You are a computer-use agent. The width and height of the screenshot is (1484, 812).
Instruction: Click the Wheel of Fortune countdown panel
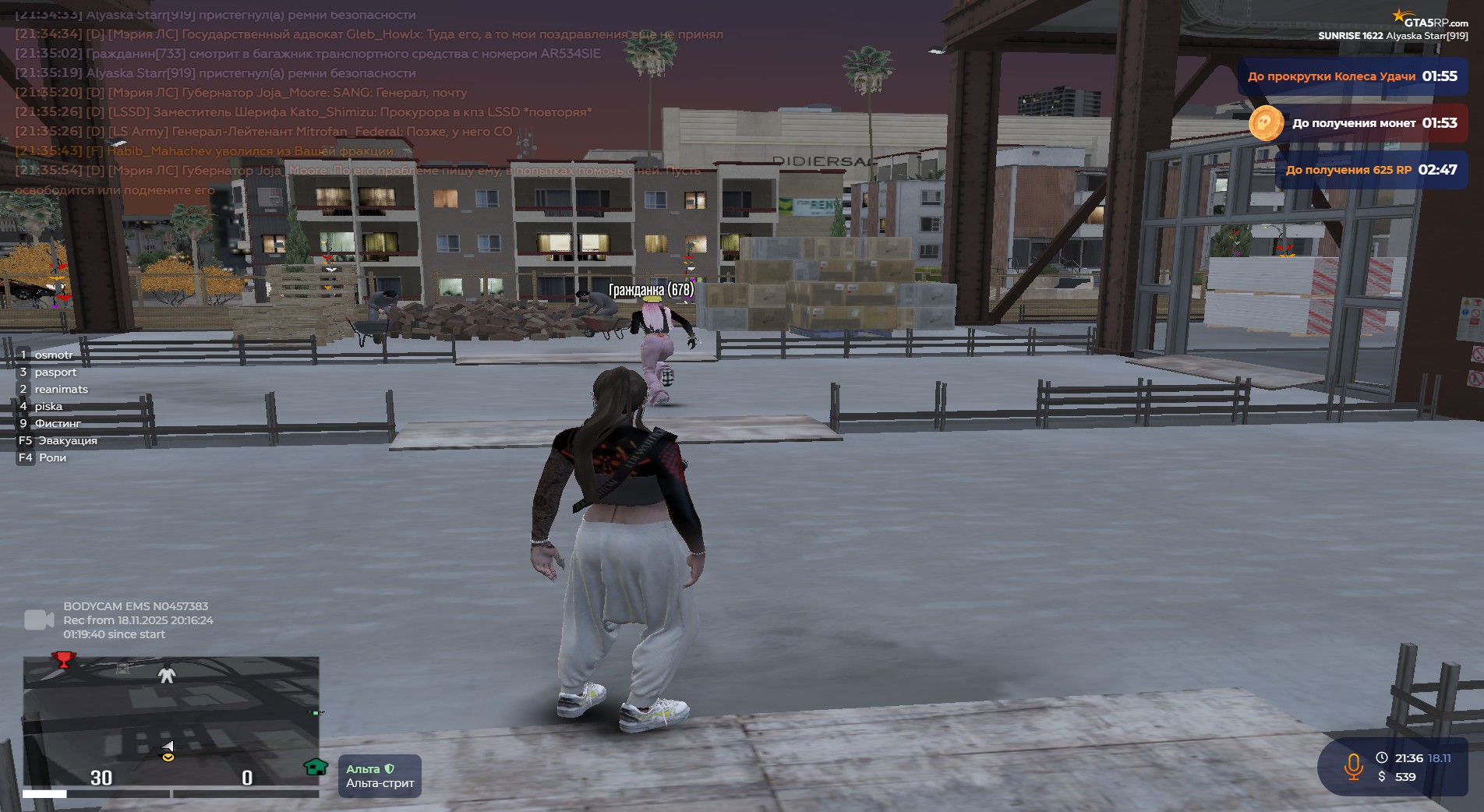point(1351,76)
